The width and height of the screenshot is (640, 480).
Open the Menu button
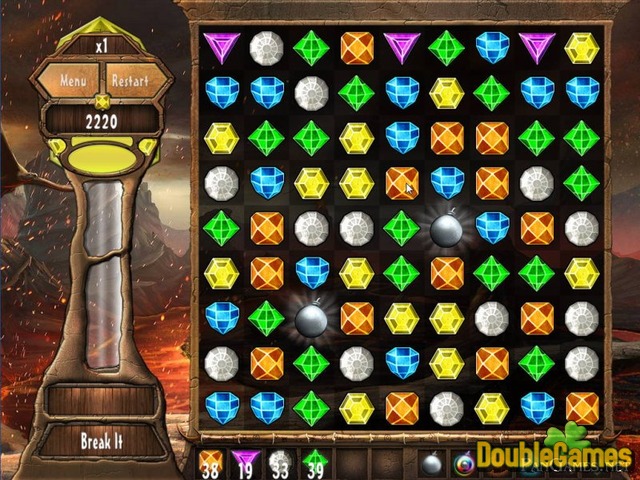point(73,80)
